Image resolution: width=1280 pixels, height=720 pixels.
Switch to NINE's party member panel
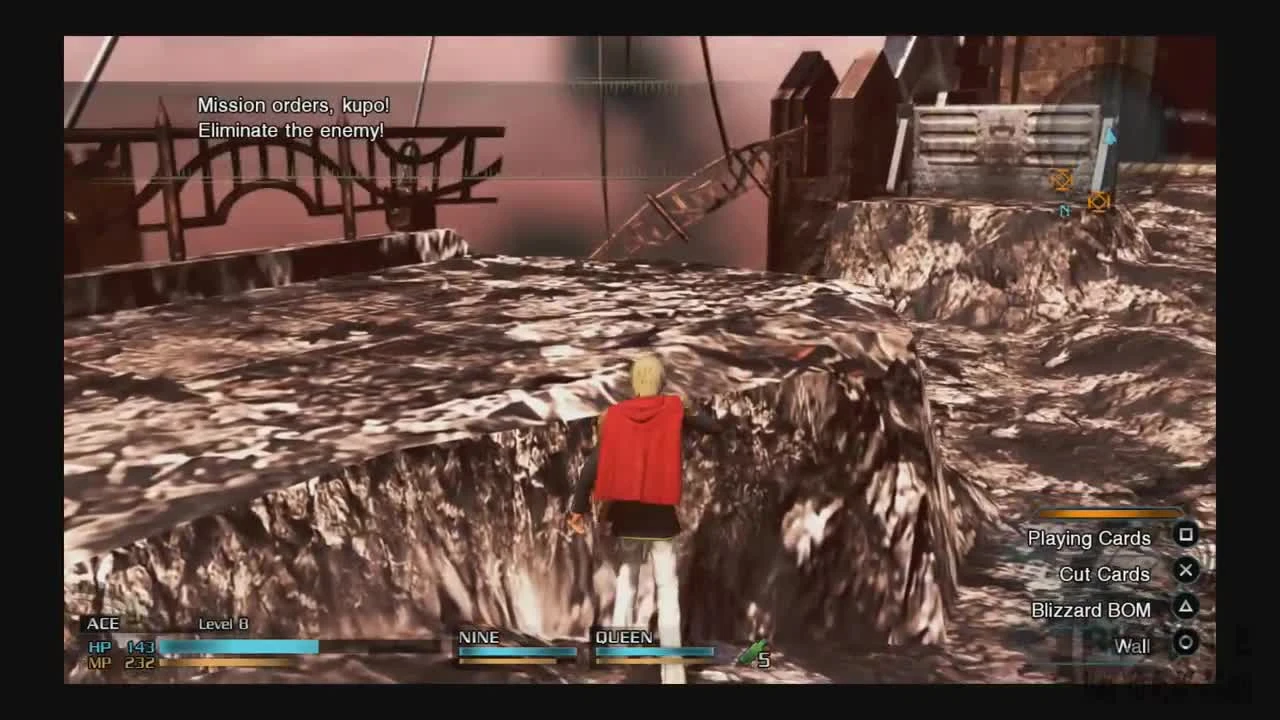[516, 645]
